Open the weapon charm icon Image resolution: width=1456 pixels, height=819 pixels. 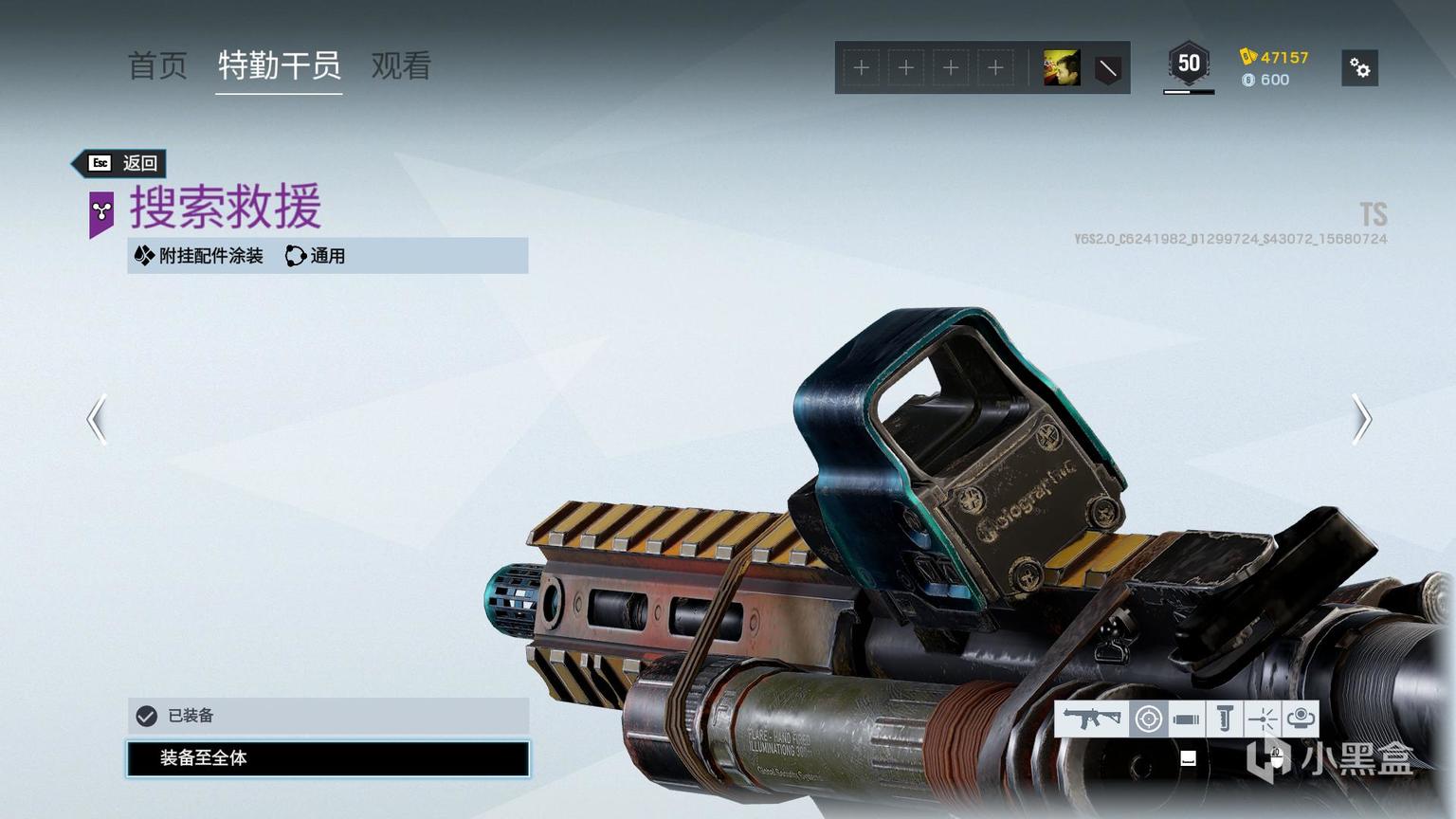pos(1301,719)
